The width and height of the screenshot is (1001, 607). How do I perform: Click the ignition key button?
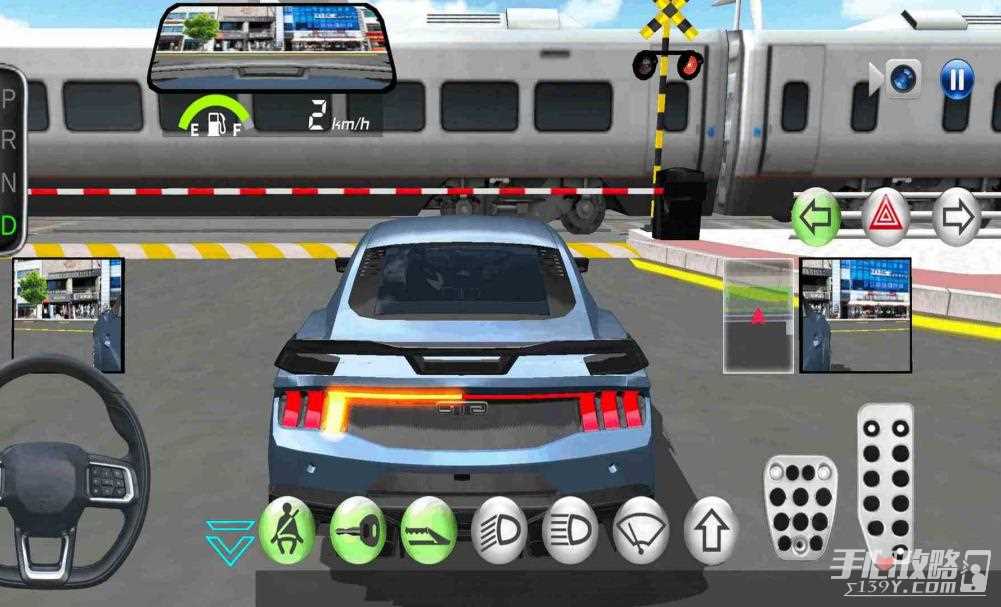point(358,528)
